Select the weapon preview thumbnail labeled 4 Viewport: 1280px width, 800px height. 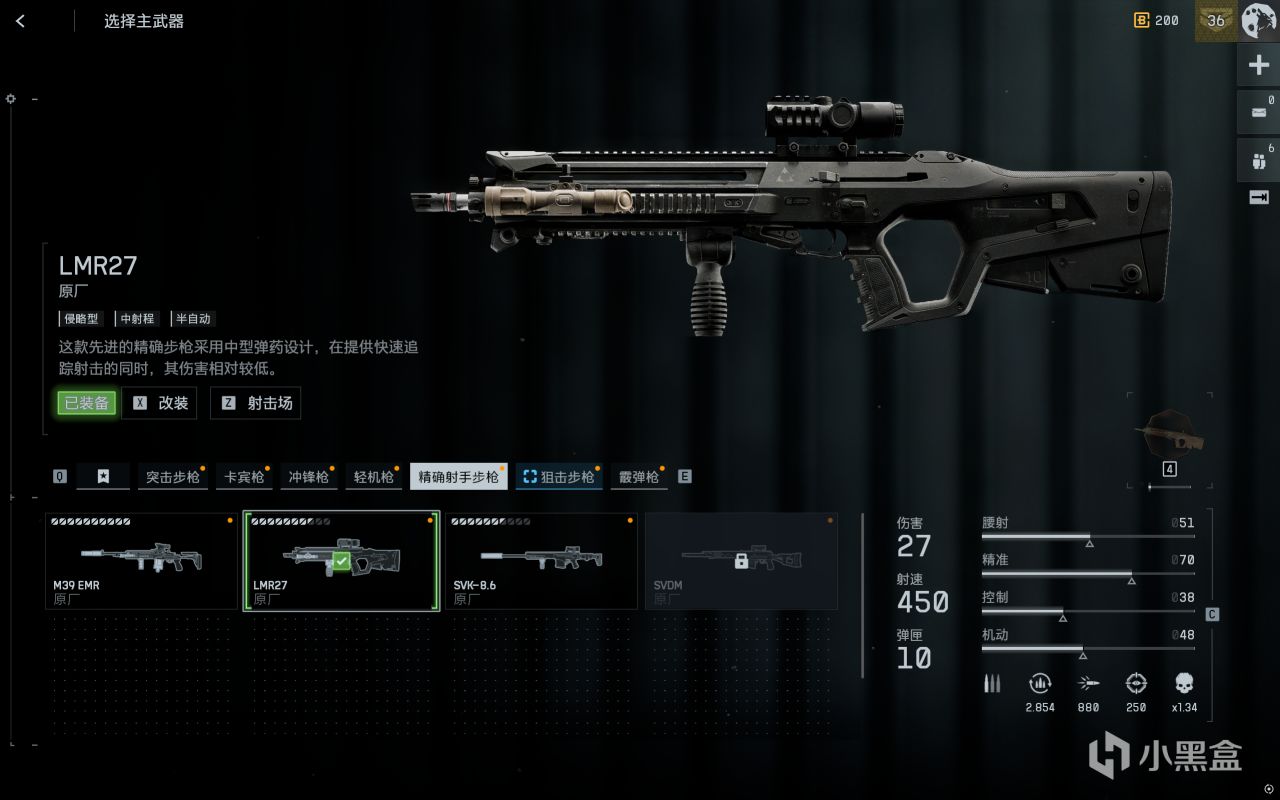click(1169, 438)
